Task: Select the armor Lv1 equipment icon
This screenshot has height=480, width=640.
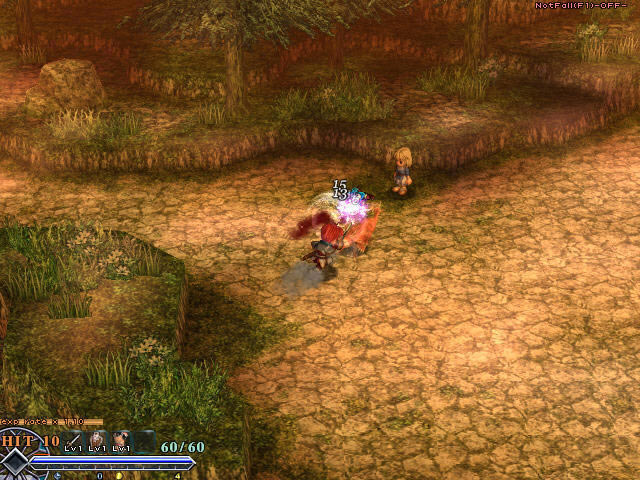Action: [x=98, y=439]
